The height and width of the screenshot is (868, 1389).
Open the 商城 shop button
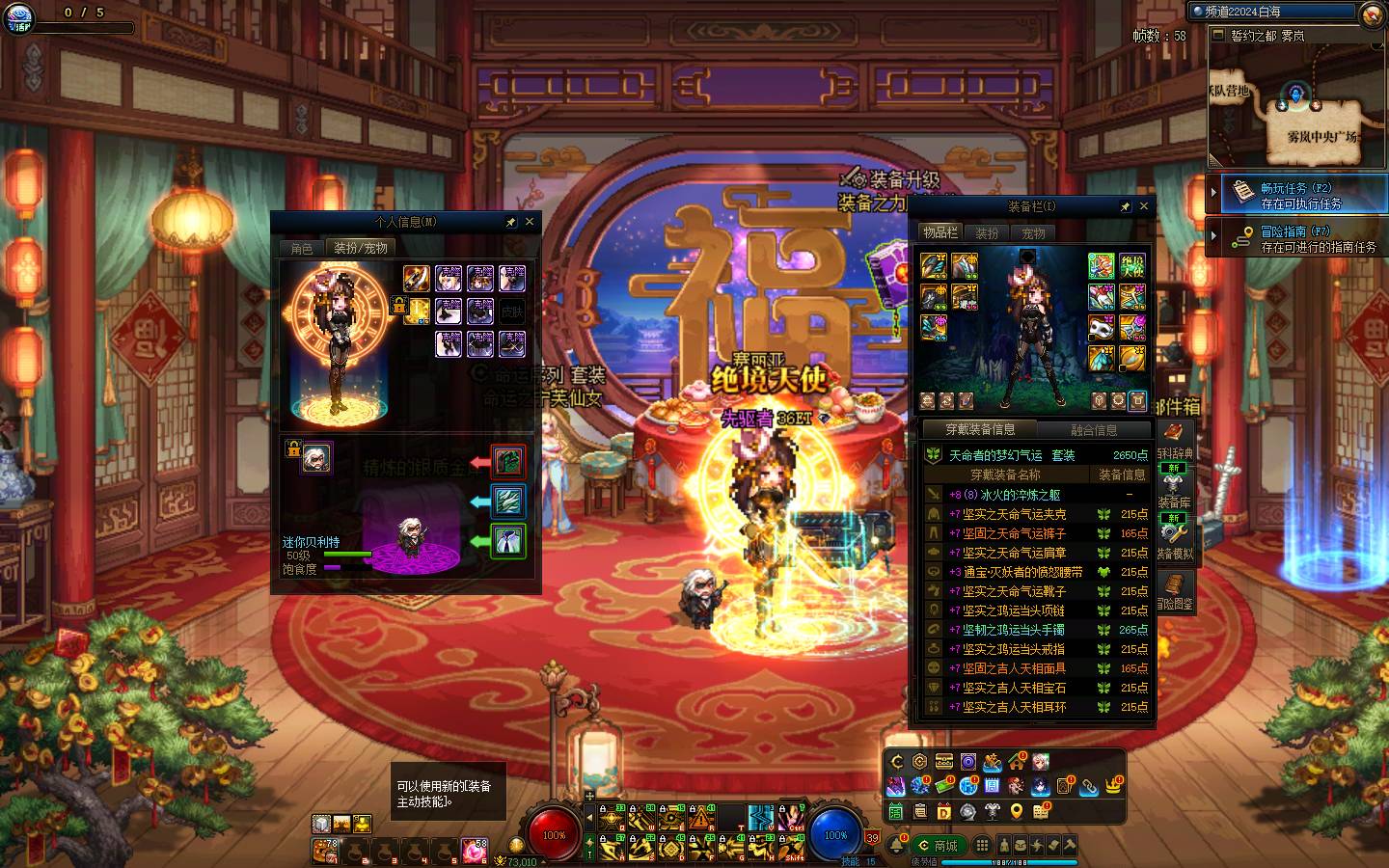939,846
